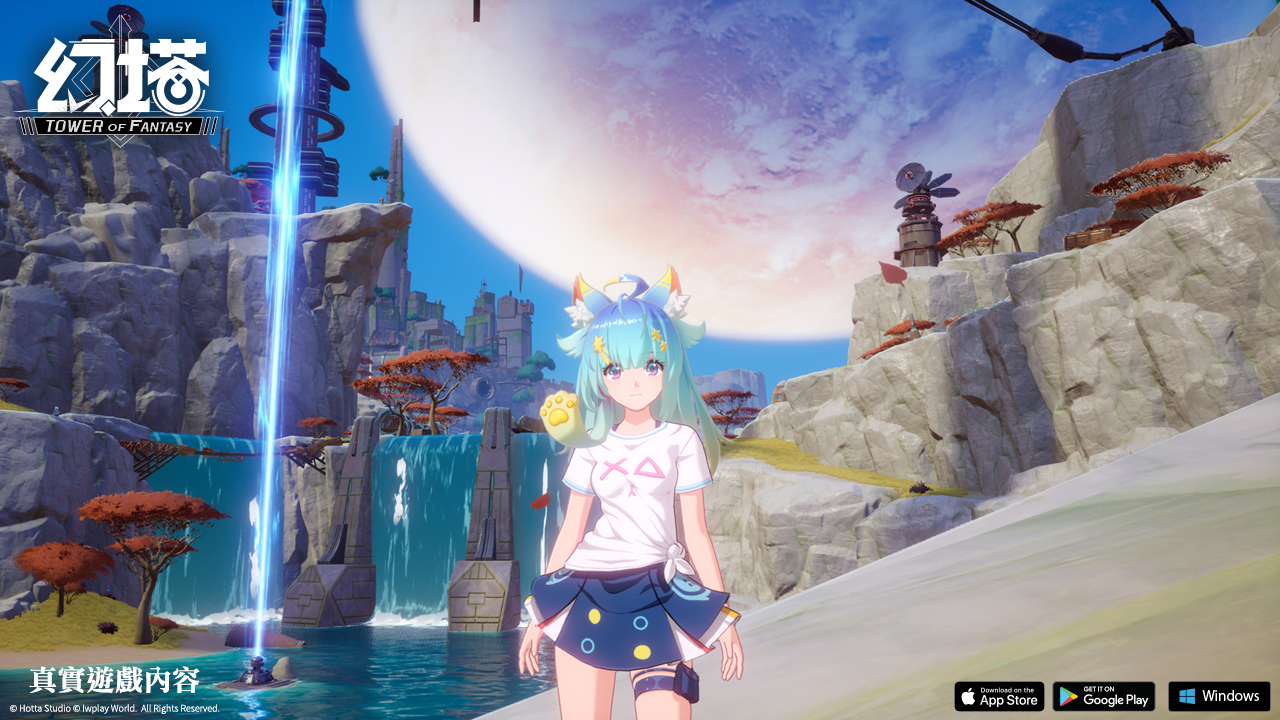Screen dimensions: 1280x720
Task: Open the App Store download badge
Action: [x=999, y=696]
